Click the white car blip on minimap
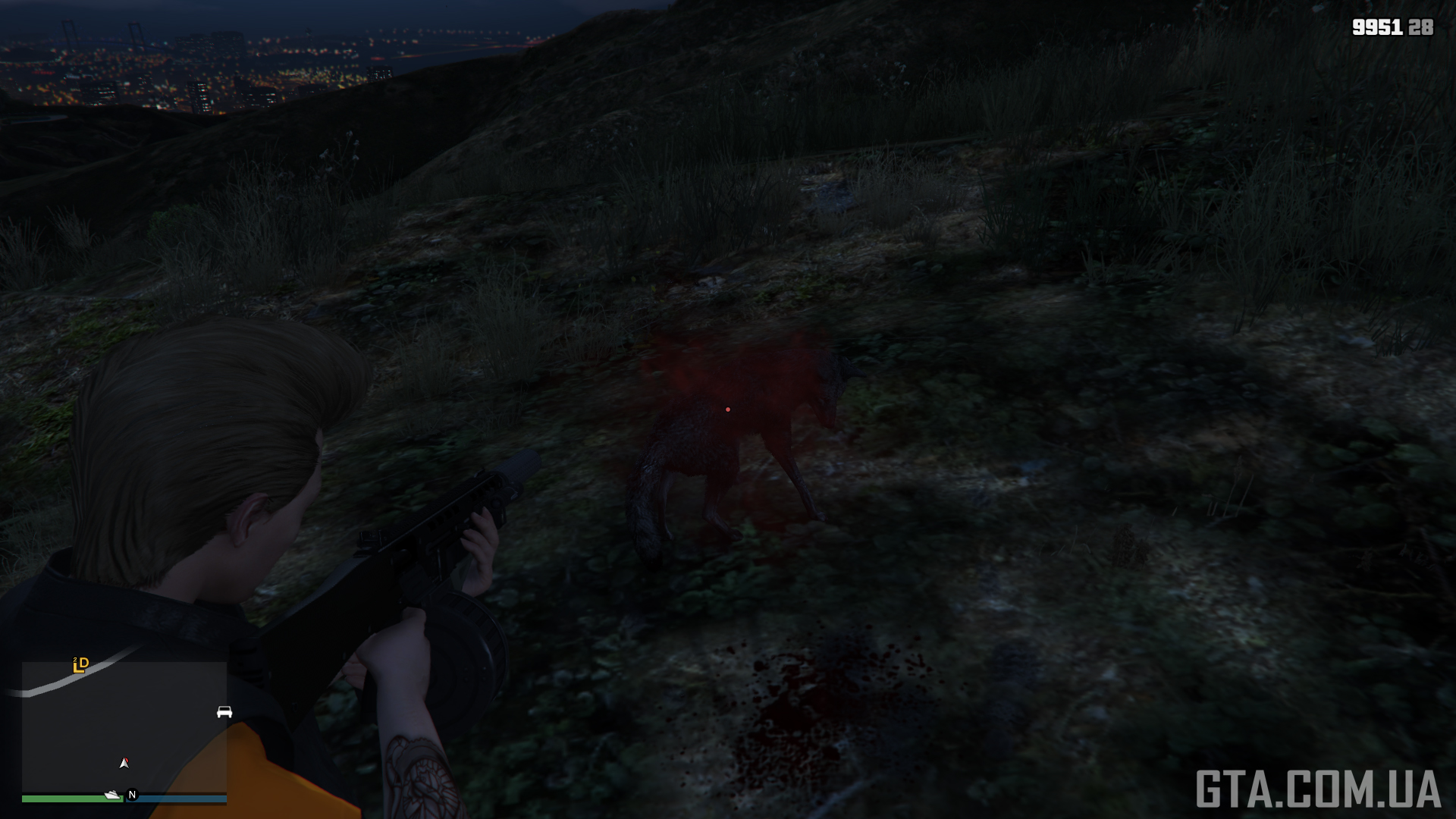Screen dimensions: 1456x819 point(224,712)
